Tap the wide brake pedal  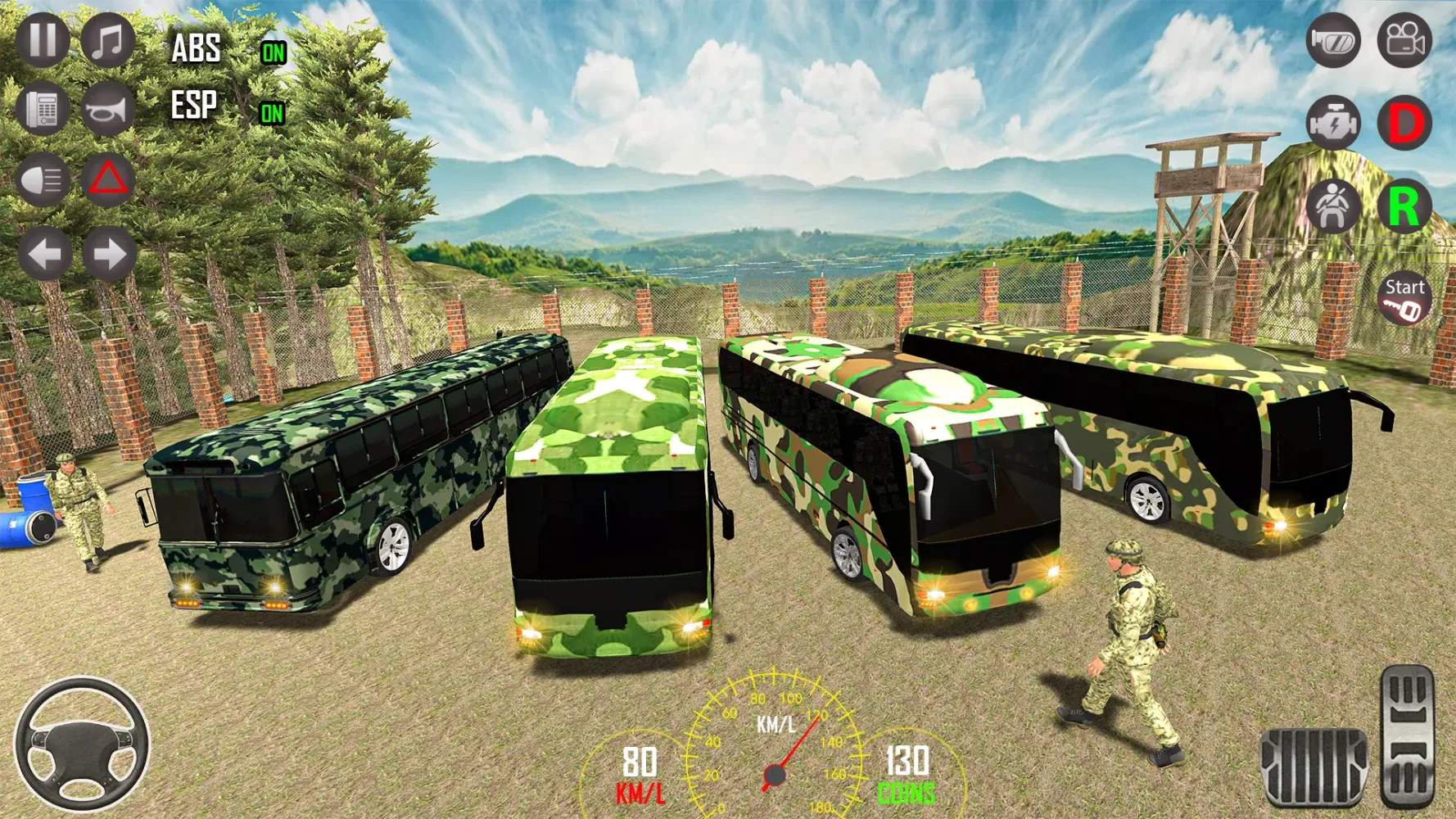[x=1314, y=766]
